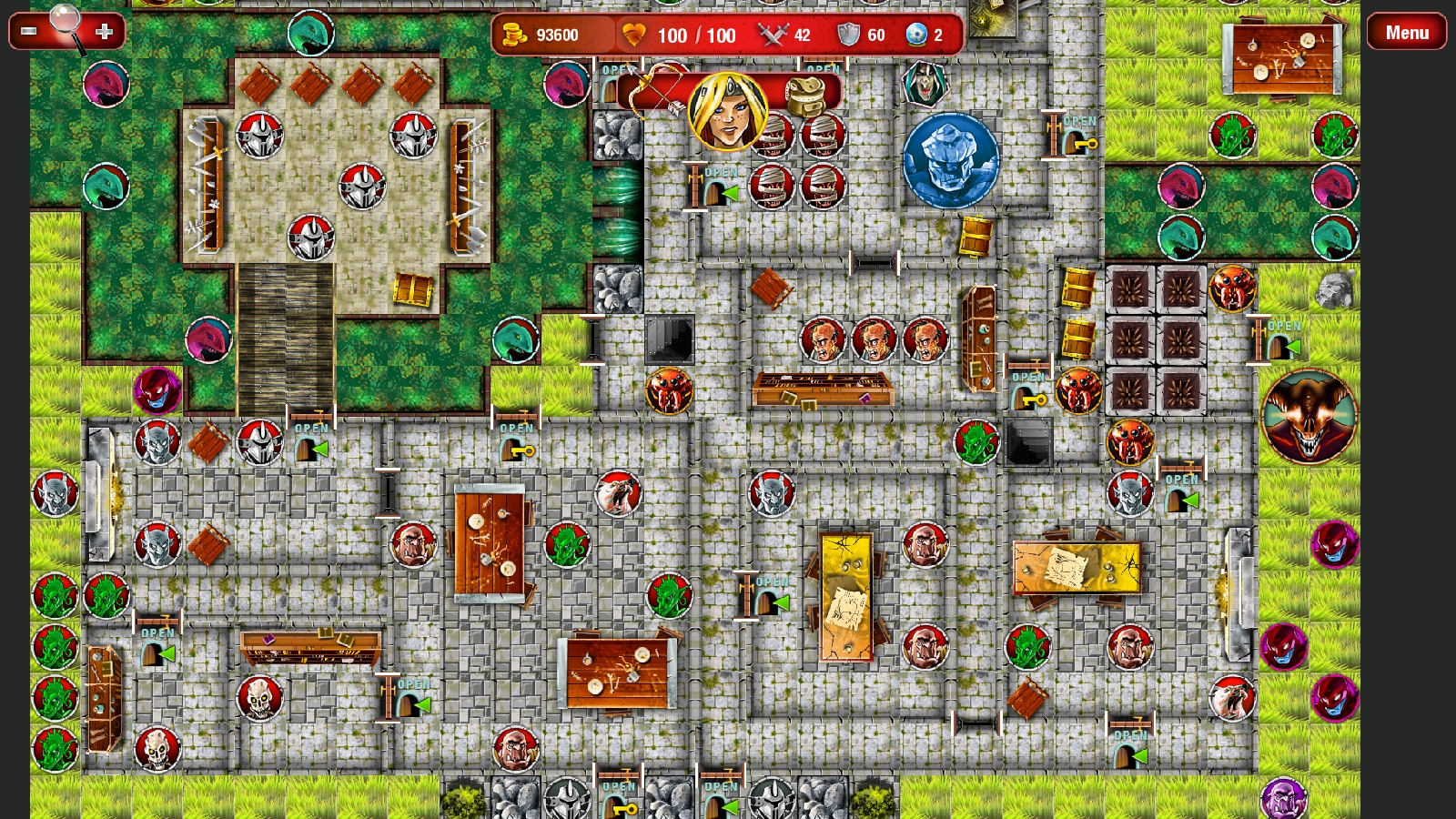Click the golden key beside the top-right door
This screenshot has width=1456, height=819.
(x=1088, y=146)
